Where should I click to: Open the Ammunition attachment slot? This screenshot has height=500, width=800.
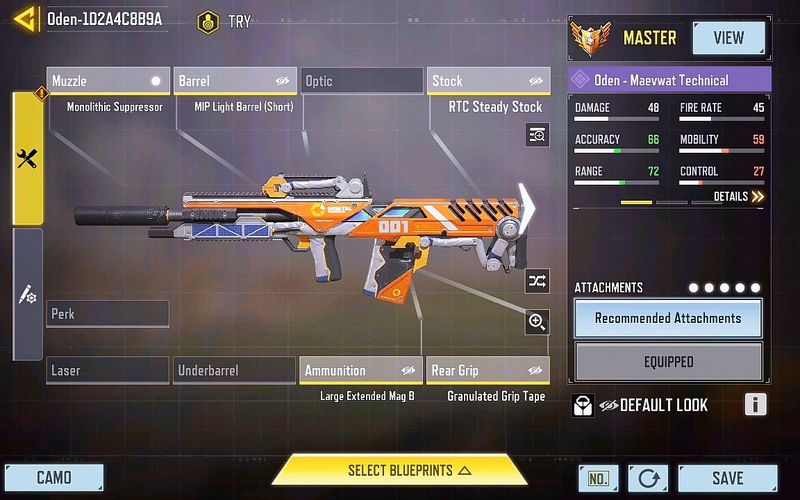(x=361, y=370)
